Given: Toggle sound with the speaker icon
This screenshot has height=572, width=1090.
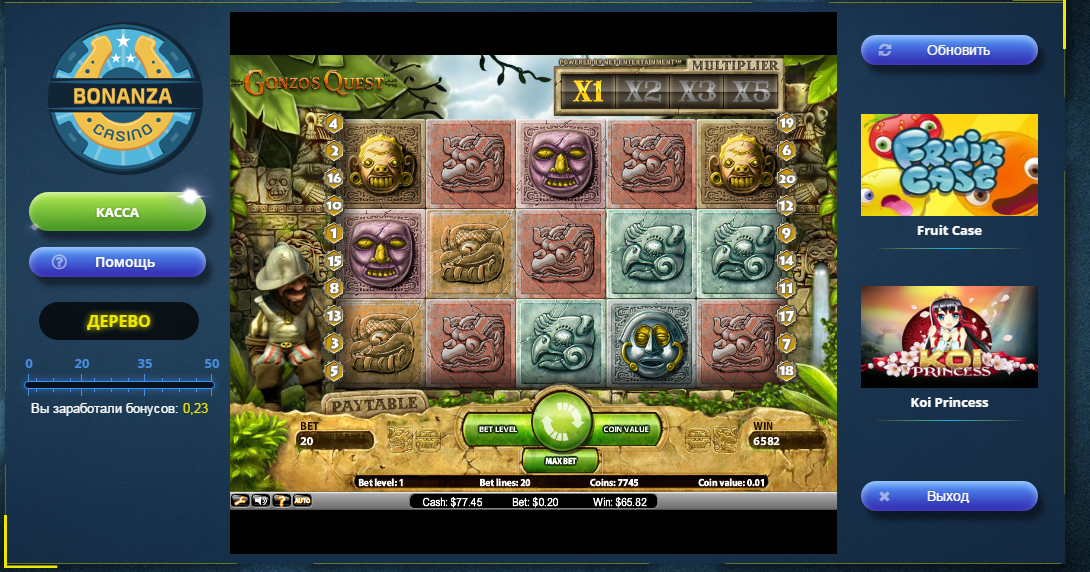Looking at the screenshot, I should click(x=261, y=500).
